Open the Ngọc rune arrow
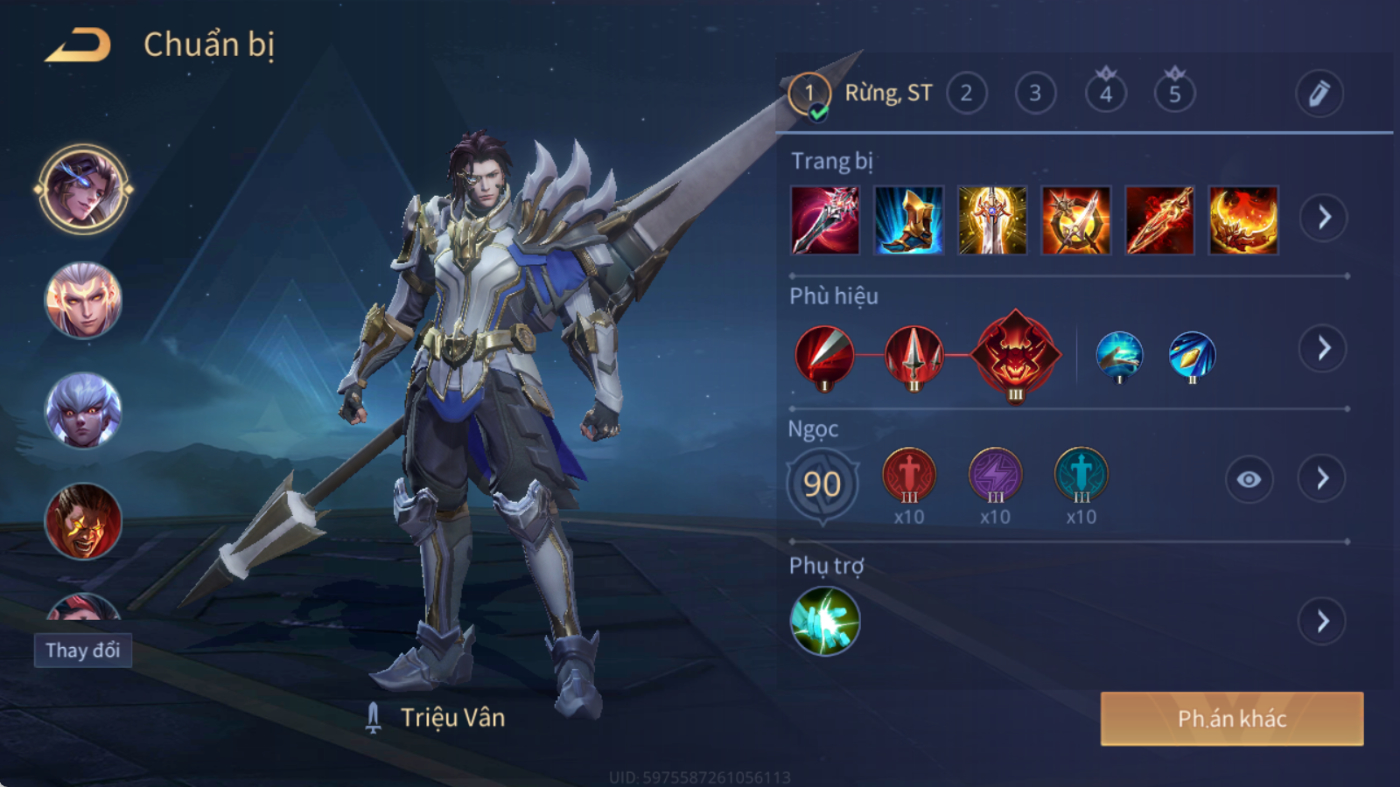Image resolution: width=1400 pixels, height=787 pixels. click(1322, 479)
